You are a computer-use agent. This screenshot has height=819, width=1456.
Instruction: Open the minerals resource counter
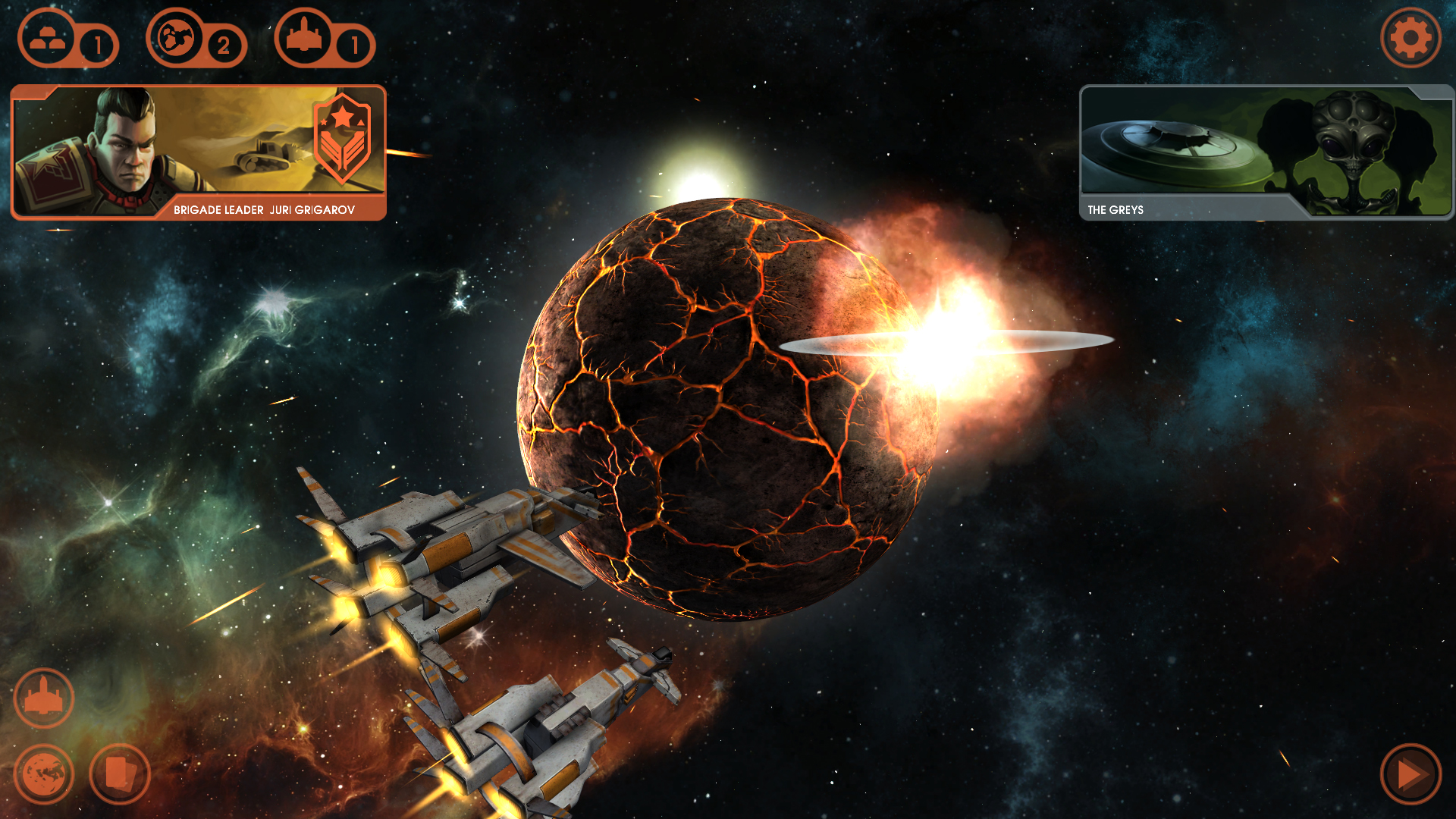point(47,39)
